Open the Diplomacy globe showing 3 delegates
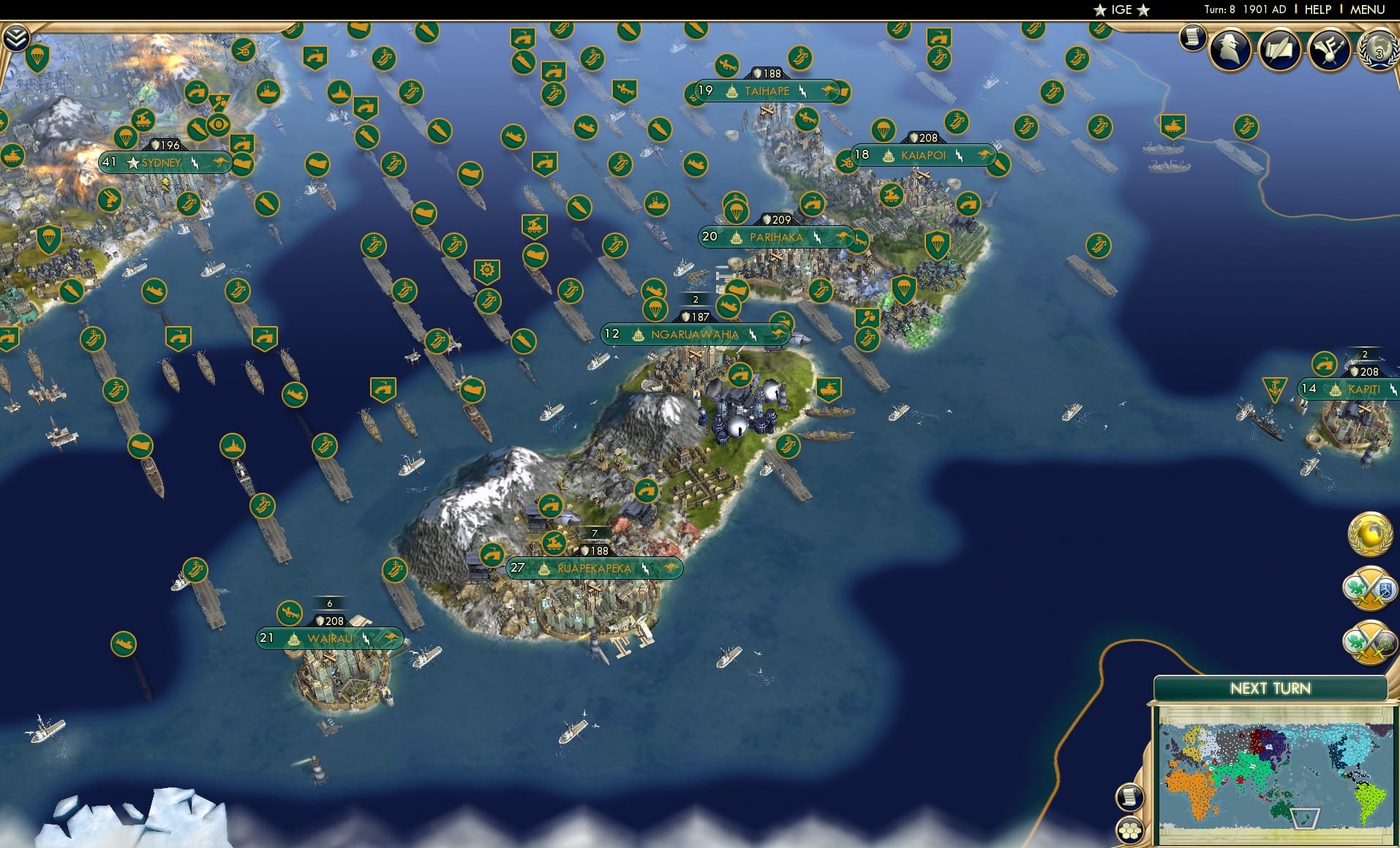The image size is (1400, 848). click(x=1378, y=51)
